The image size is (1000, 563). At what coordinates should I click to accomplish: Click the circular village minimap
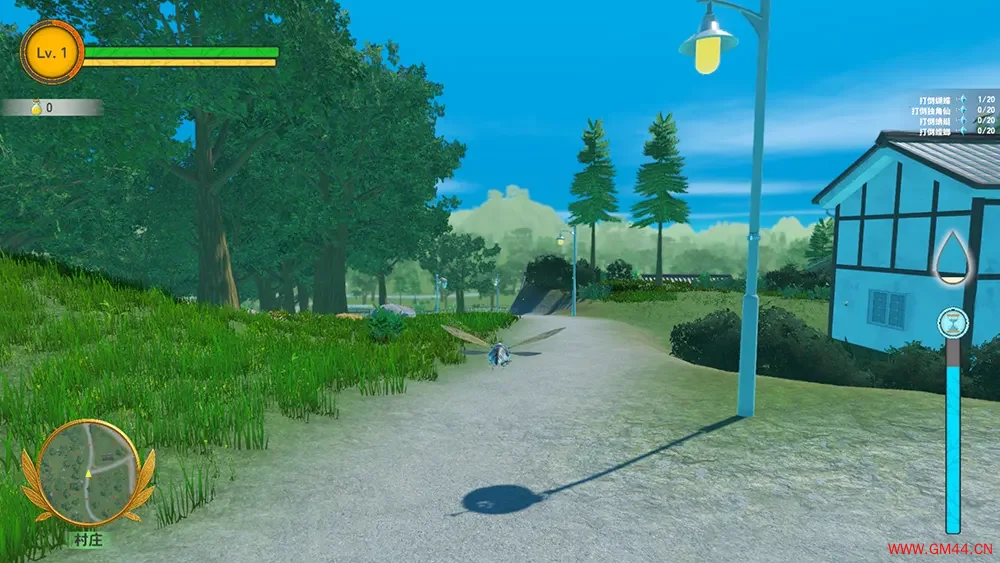pos(88,471)
